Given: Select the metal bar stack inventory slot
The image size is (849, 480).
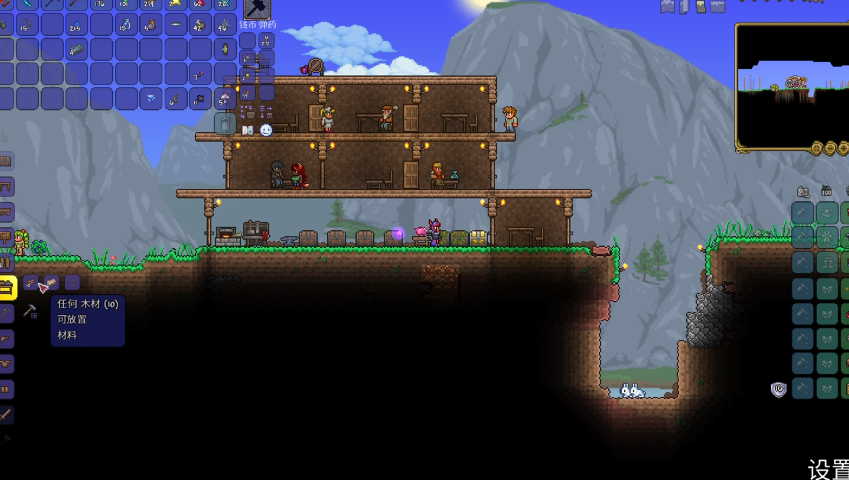Looking at the screenshot, I should tap(77, 48).
